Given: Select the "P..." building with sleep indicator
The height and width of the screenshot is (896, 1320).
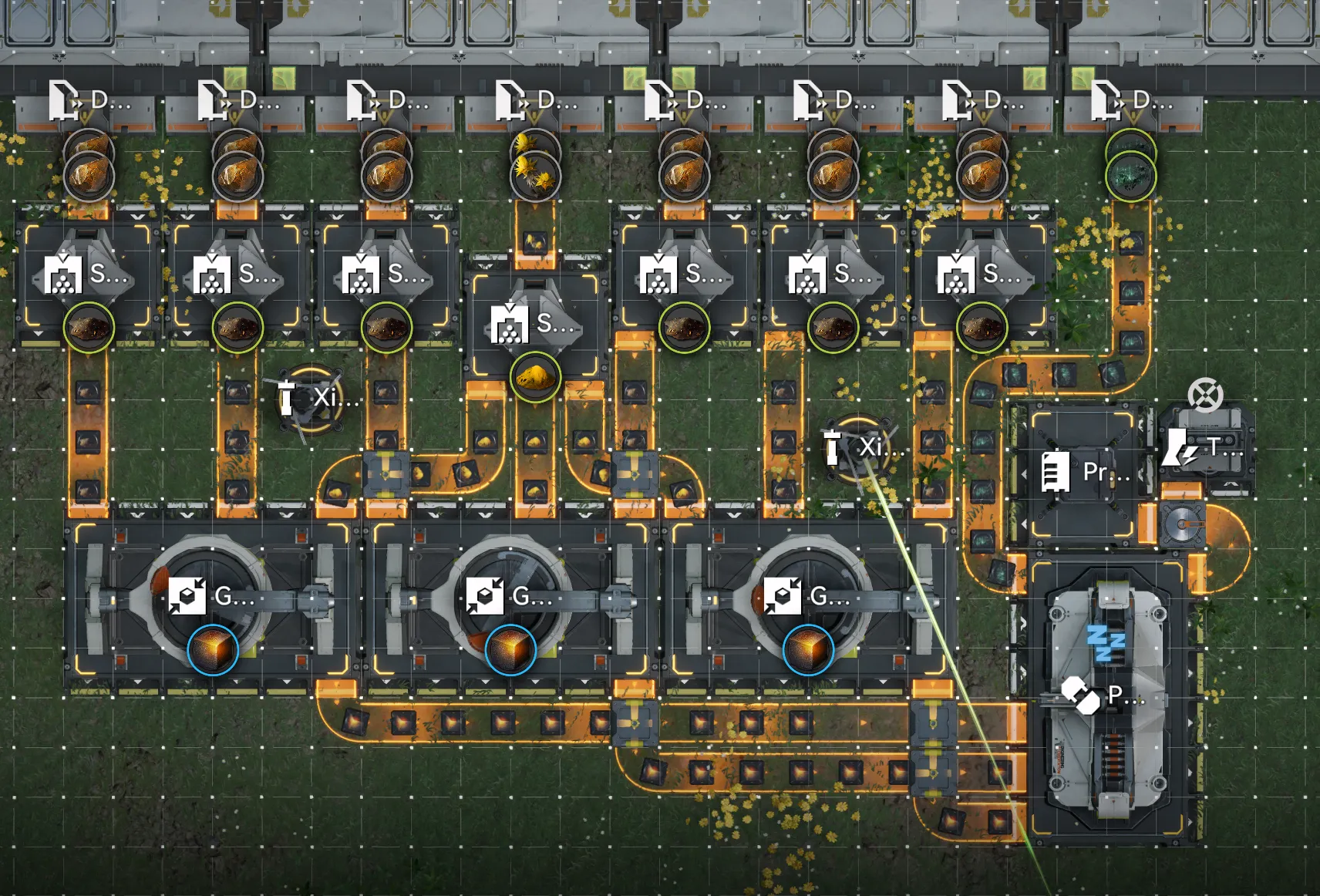Looking at the screenshot, I should point(1103,696).
